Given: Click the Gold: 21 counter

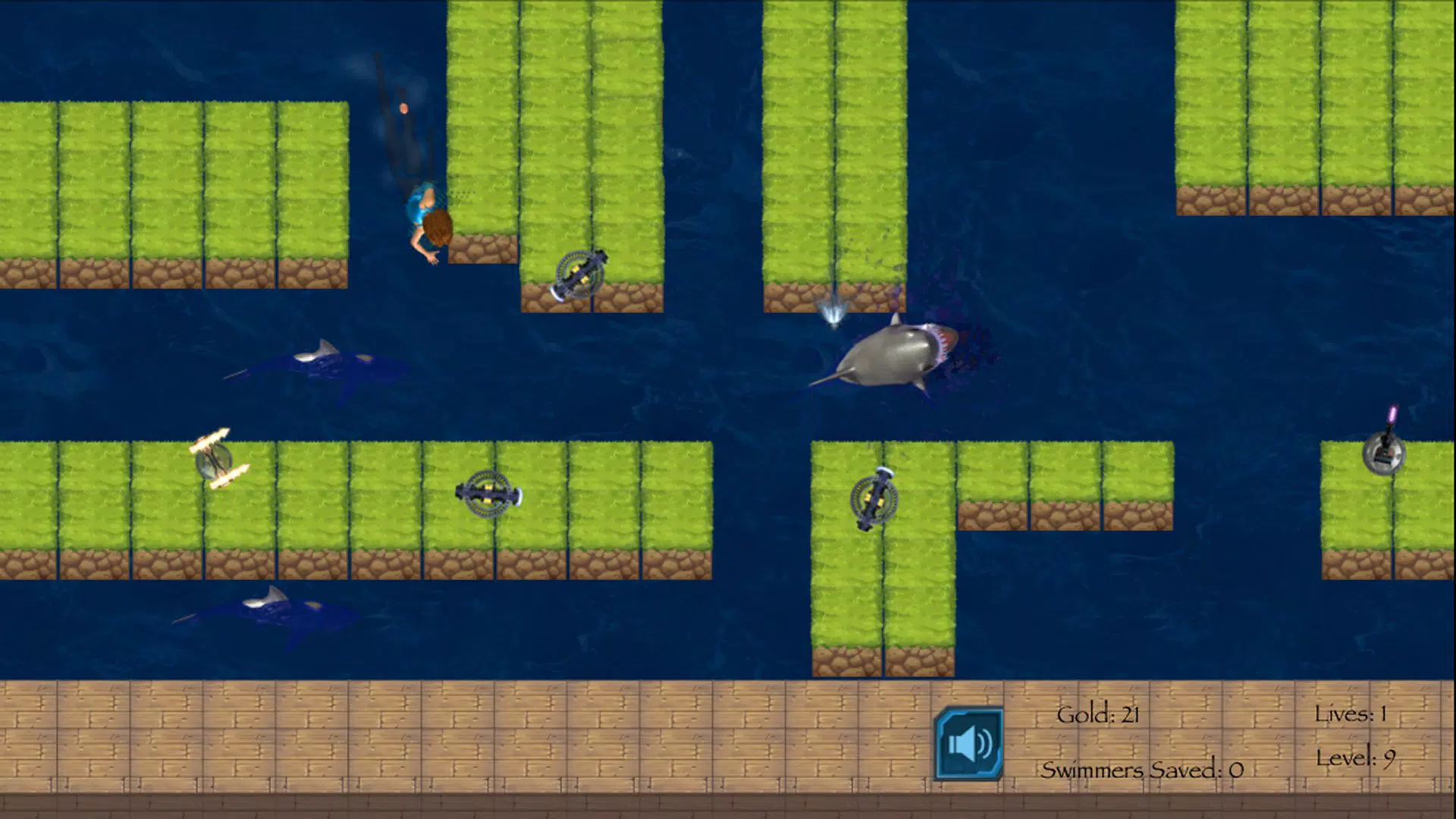Looking at the screenshot, I should (1100, 714).
